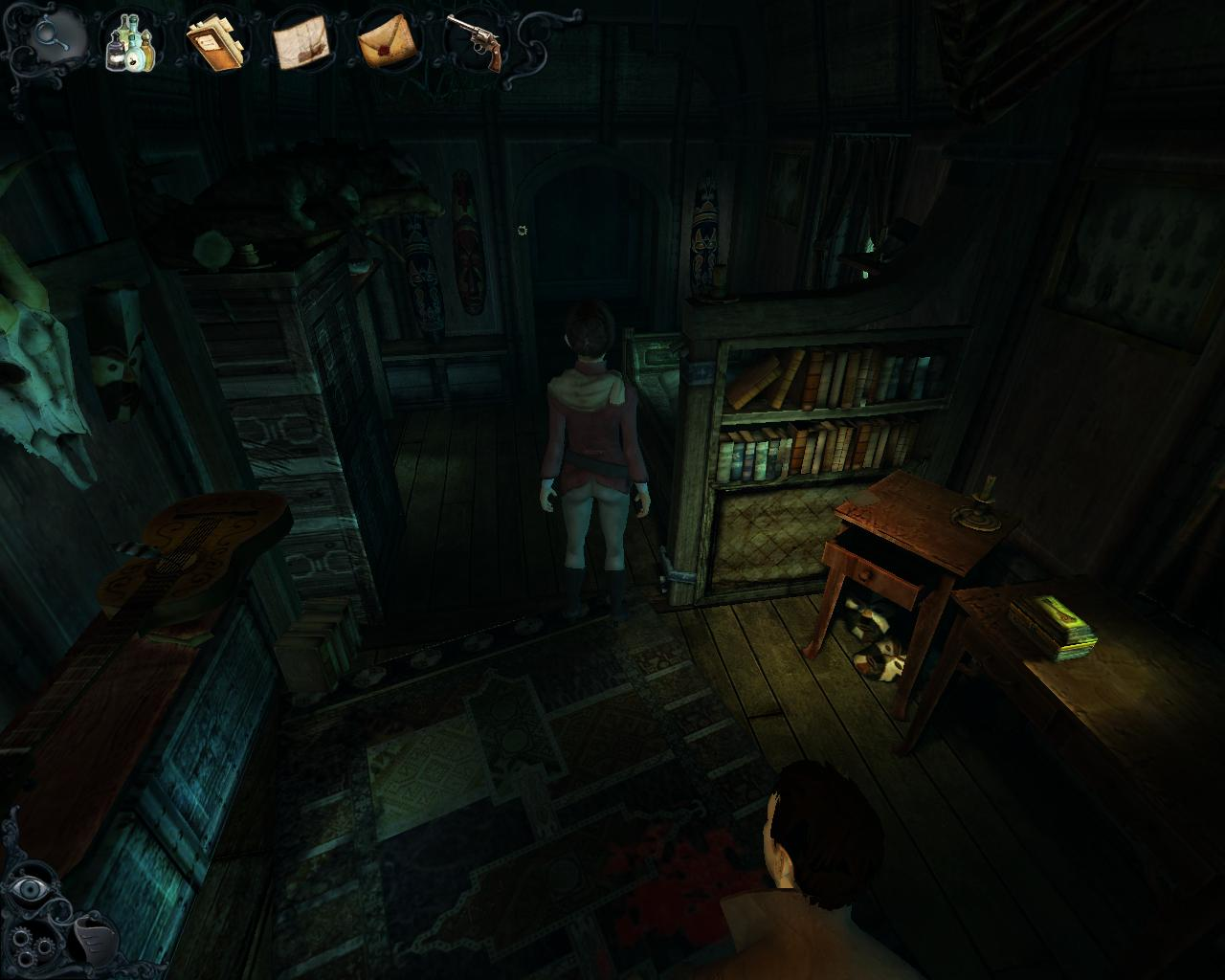Activate the eye look icon
The width and height of the screenshot is (1225, 980).
(x=32, y=888)
